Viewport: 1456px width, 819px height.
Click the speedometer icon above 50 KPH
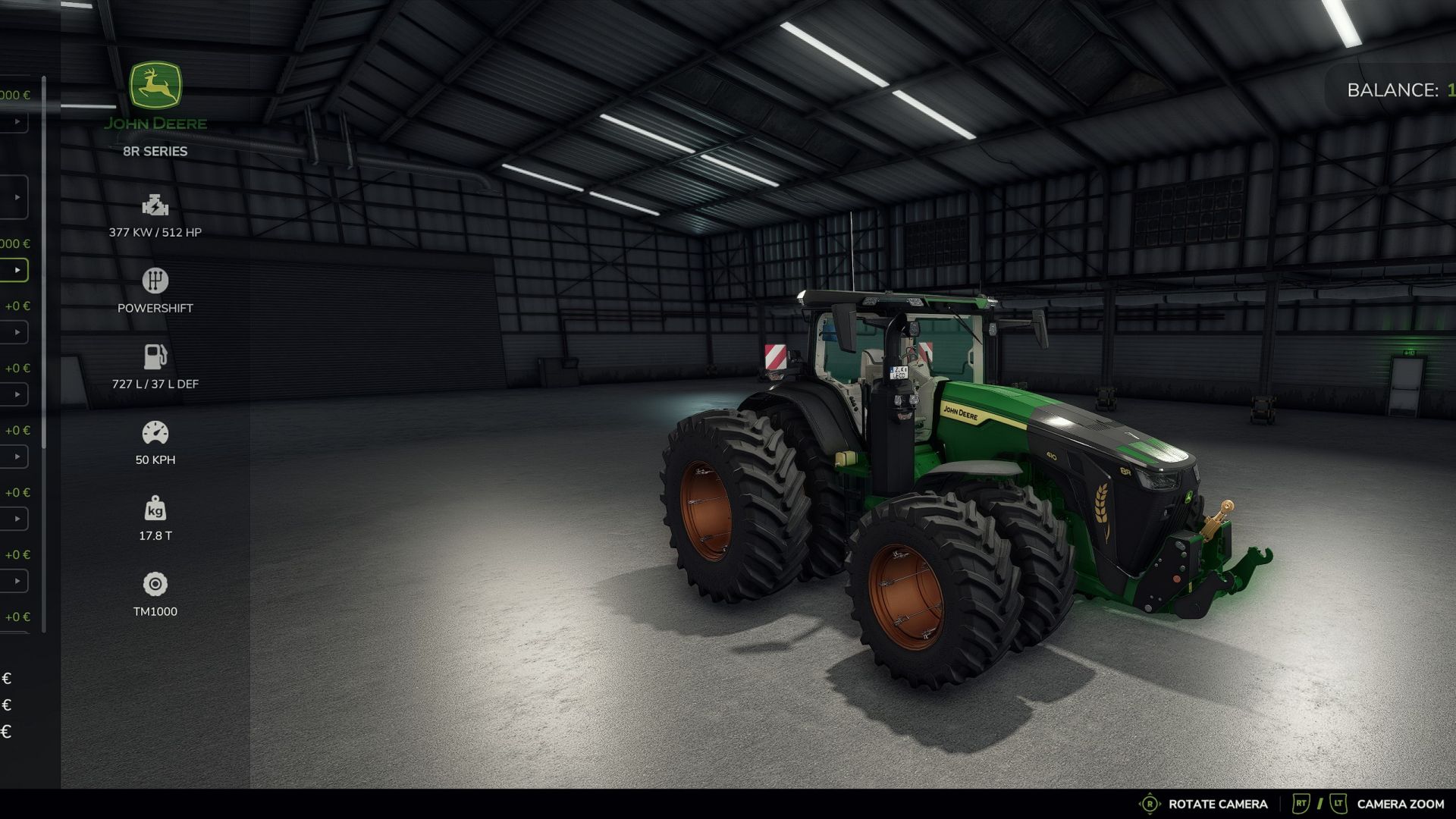(x=154, y=431)
